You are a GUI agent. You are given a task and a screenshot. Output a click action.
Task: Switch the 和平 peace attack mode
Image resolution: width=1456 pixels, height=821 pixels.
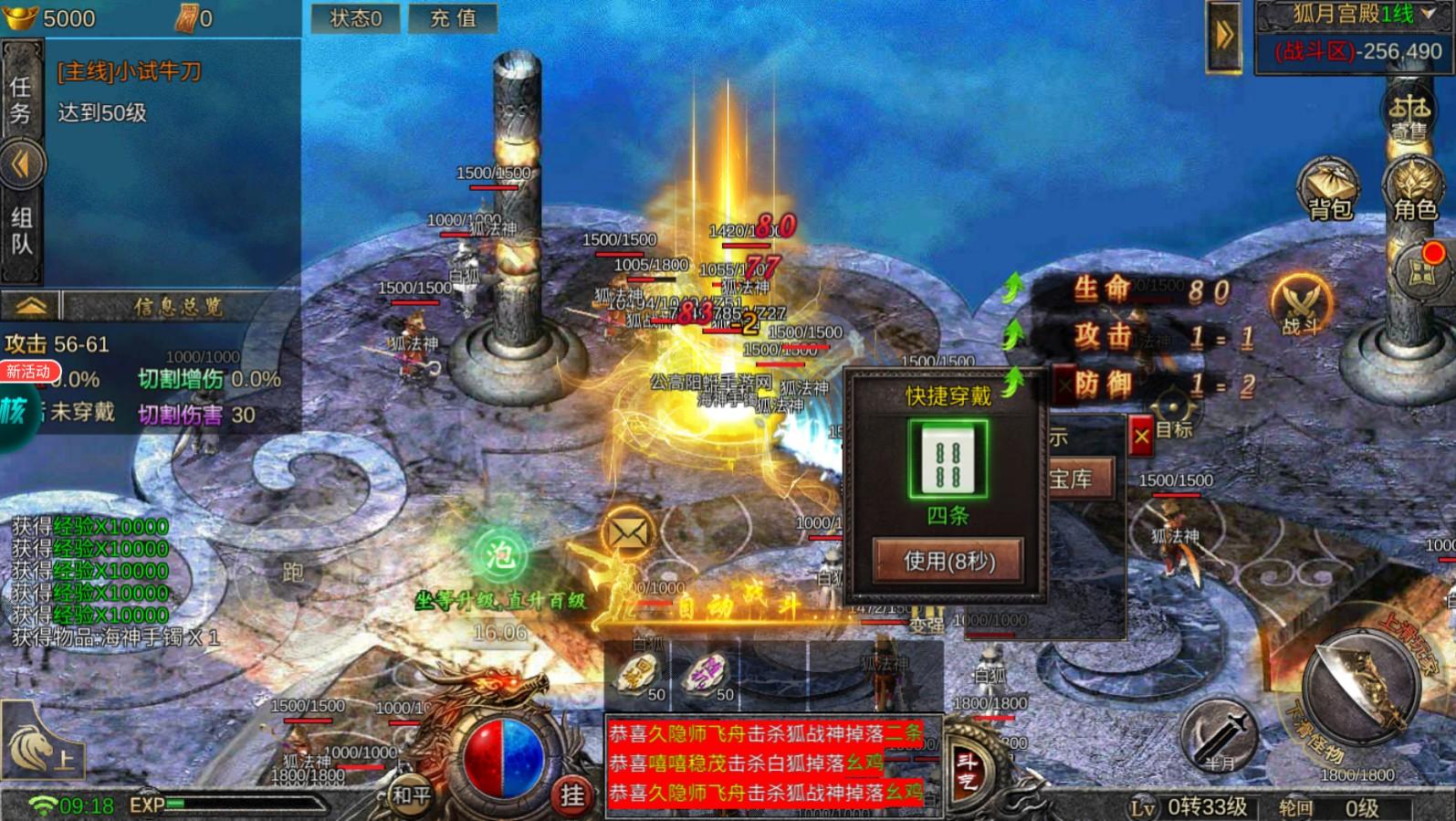coord(411,795)
